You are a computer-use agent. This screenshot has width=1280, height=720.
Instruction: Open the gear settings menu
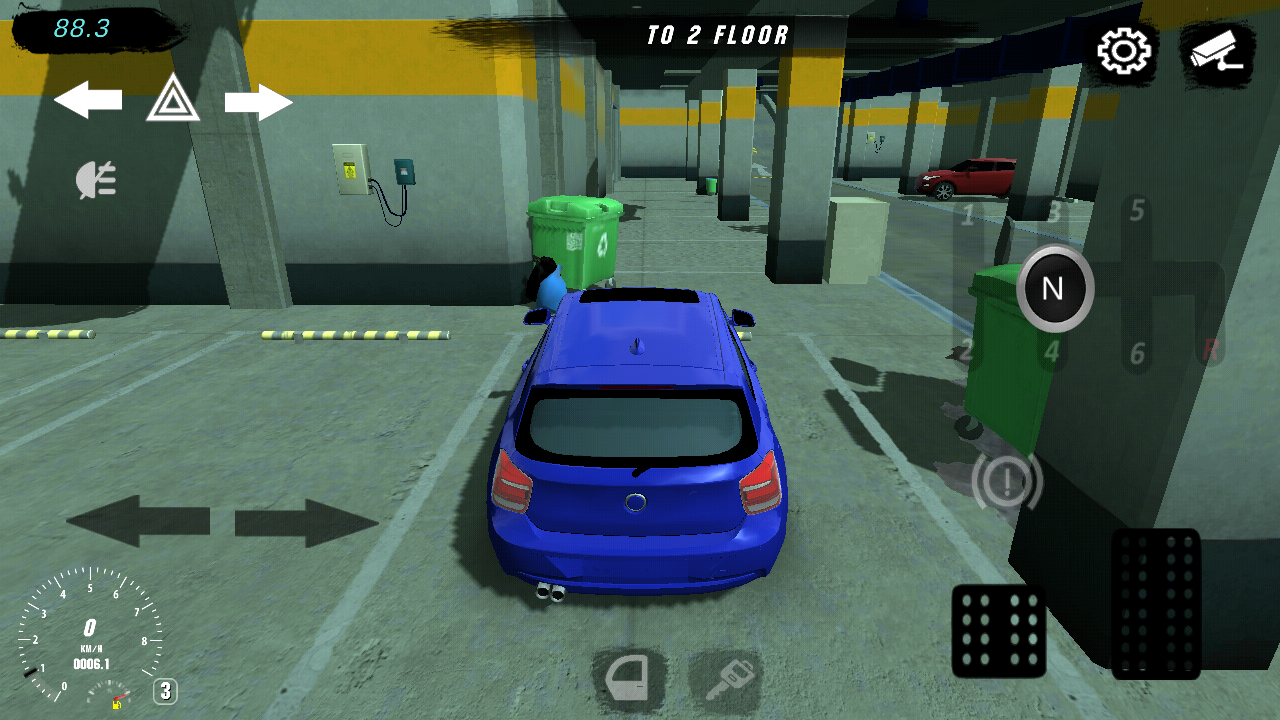pos(1125,51)
